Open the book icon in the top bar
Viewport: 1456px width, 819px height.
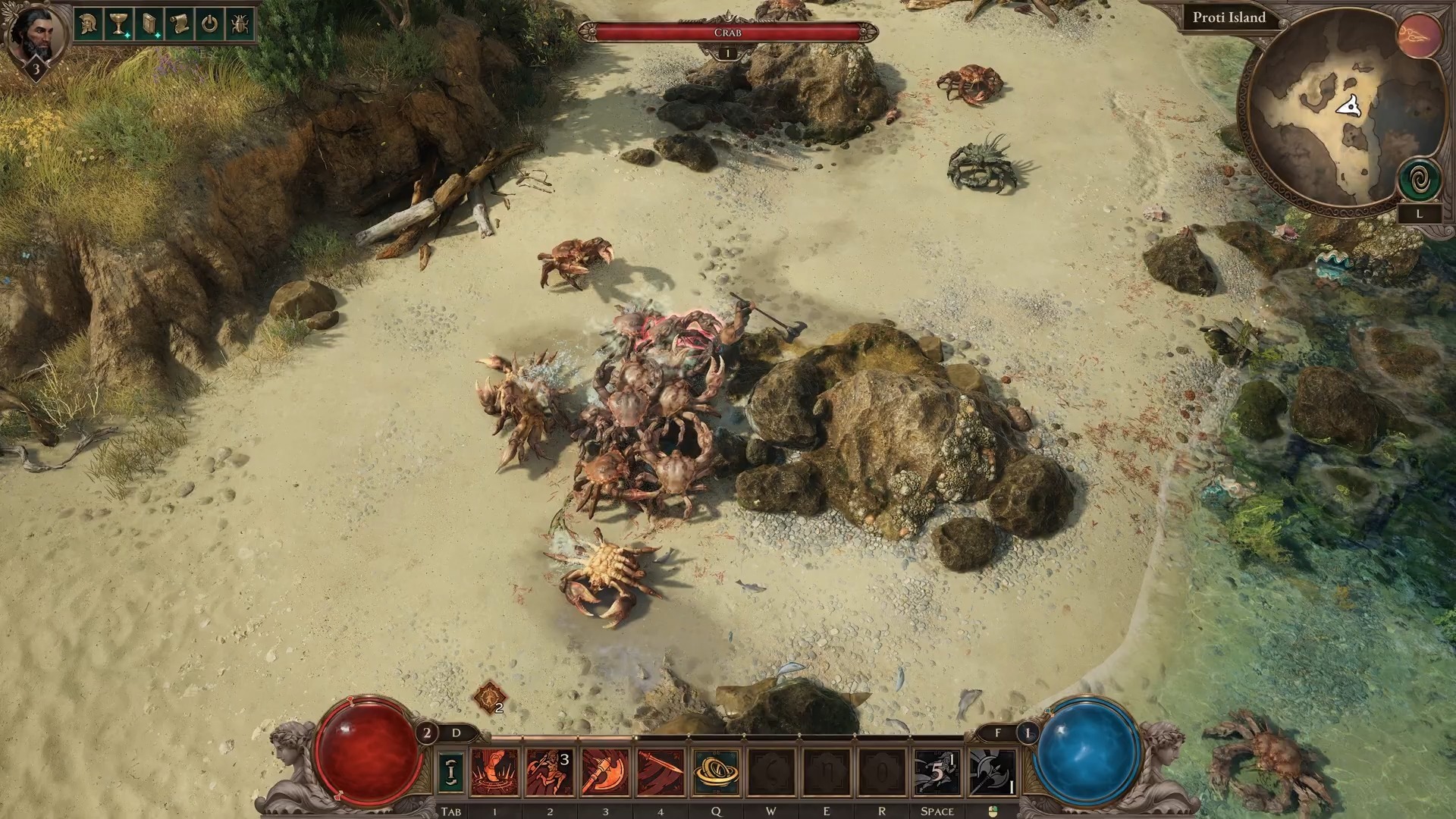pos(149,24)
